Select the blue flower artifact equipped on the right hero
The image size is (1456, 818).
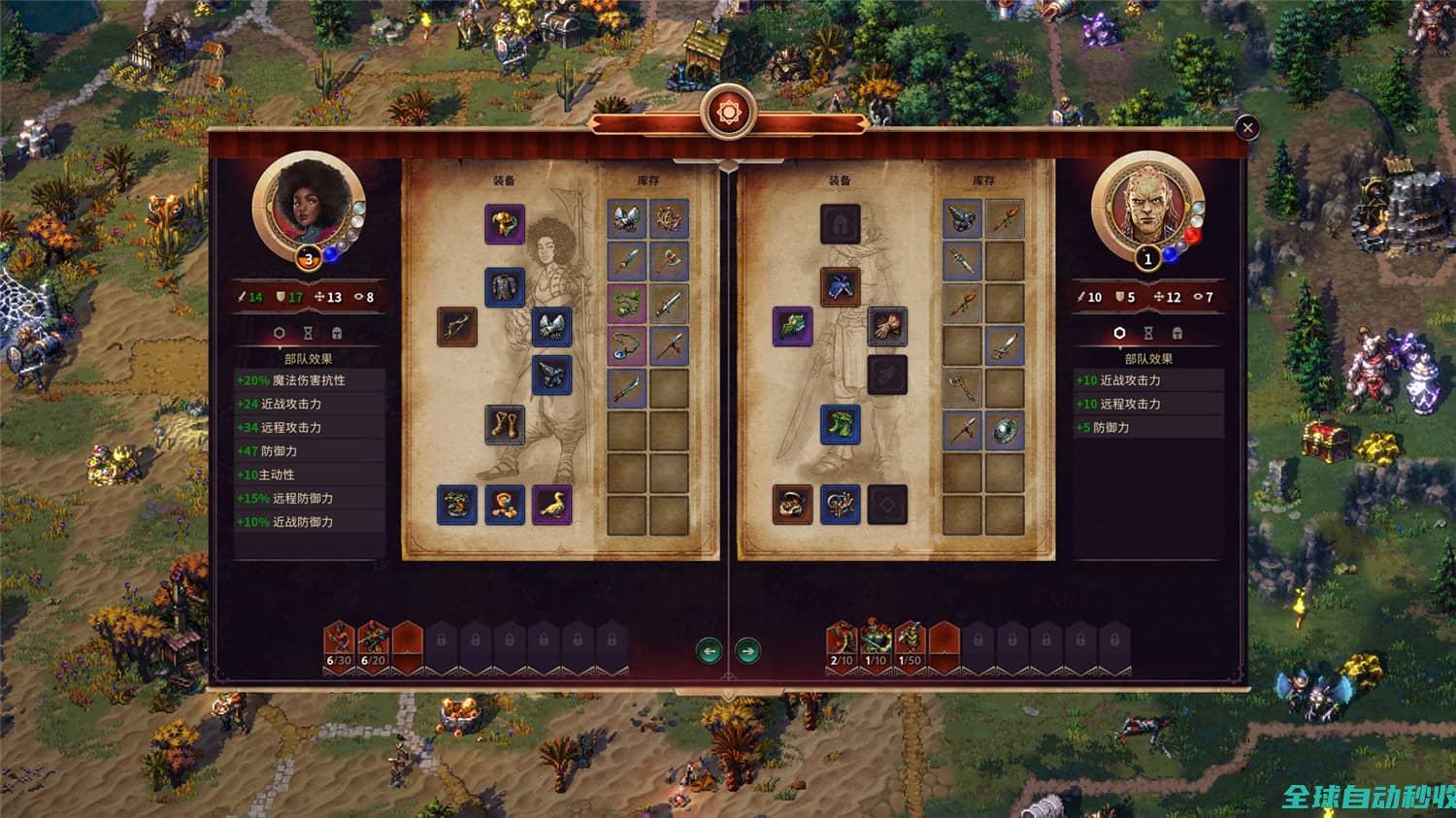coord(840,287)
